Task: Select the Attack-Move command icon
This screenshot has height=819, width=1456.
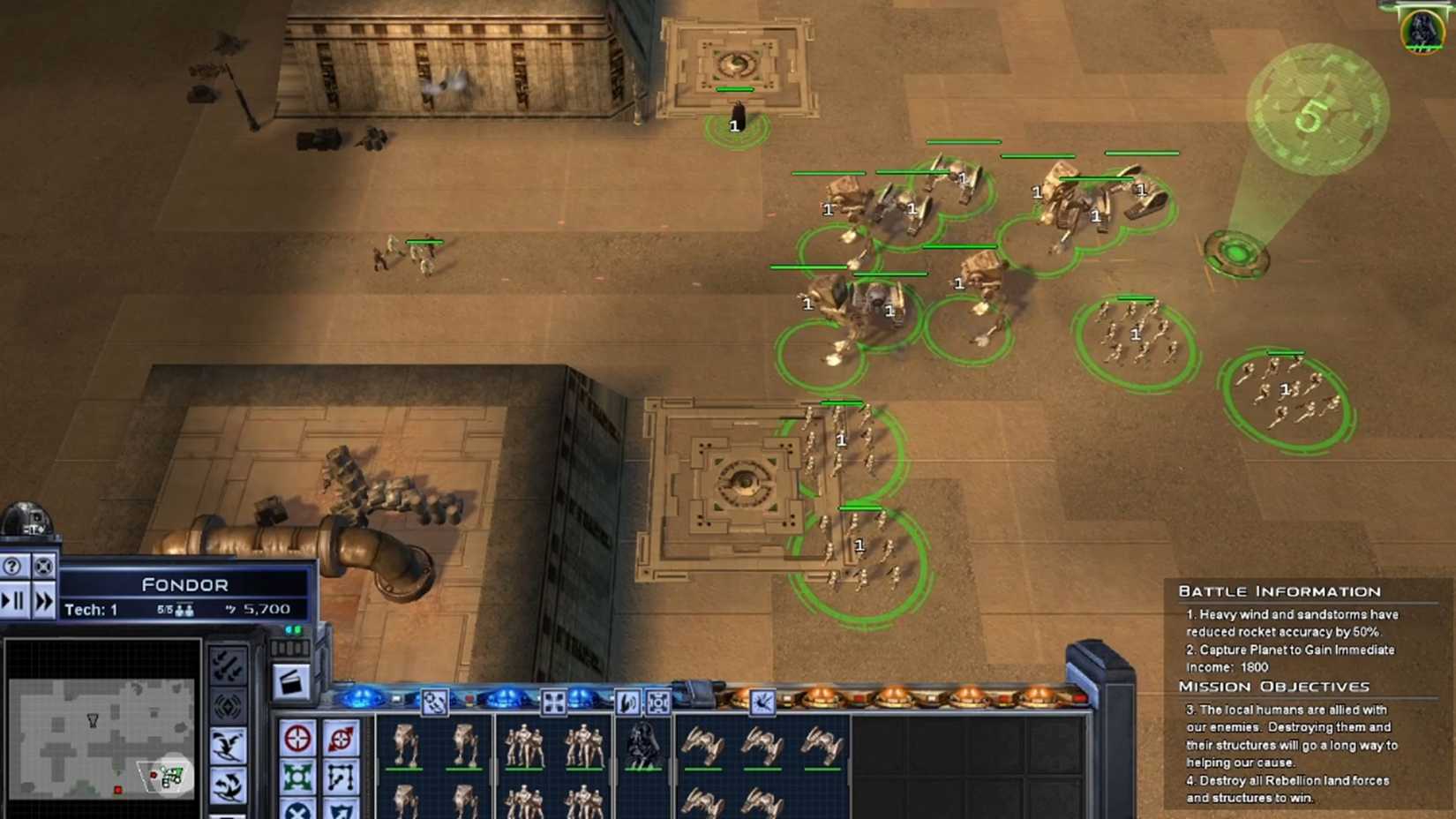Action: pyautogui.click(x=340, y=740)
